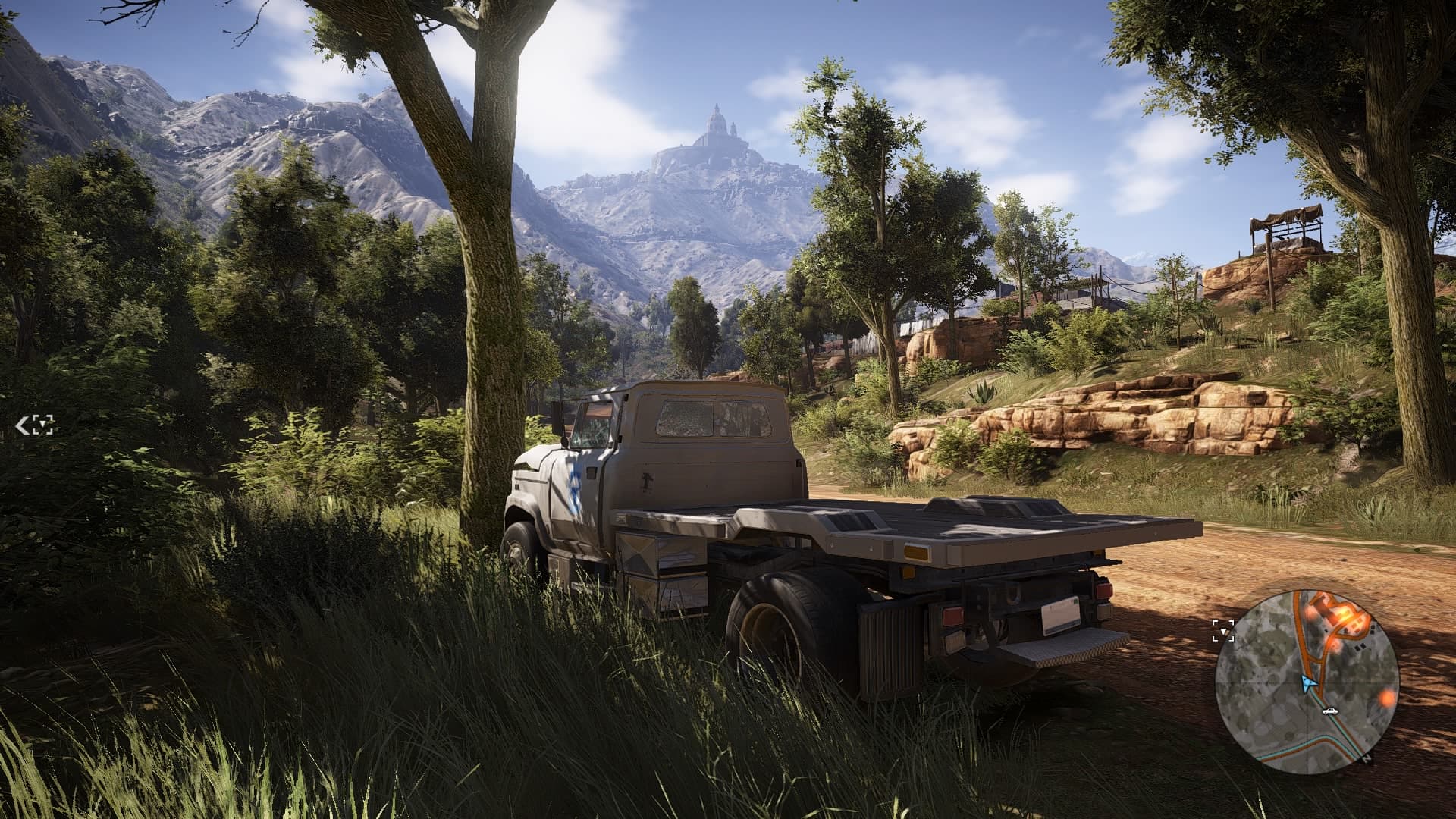Screen dimensions: 1456x819
Task: Click the bracketed waypoint marker beside the minimap
Action: coord(1222,630)
